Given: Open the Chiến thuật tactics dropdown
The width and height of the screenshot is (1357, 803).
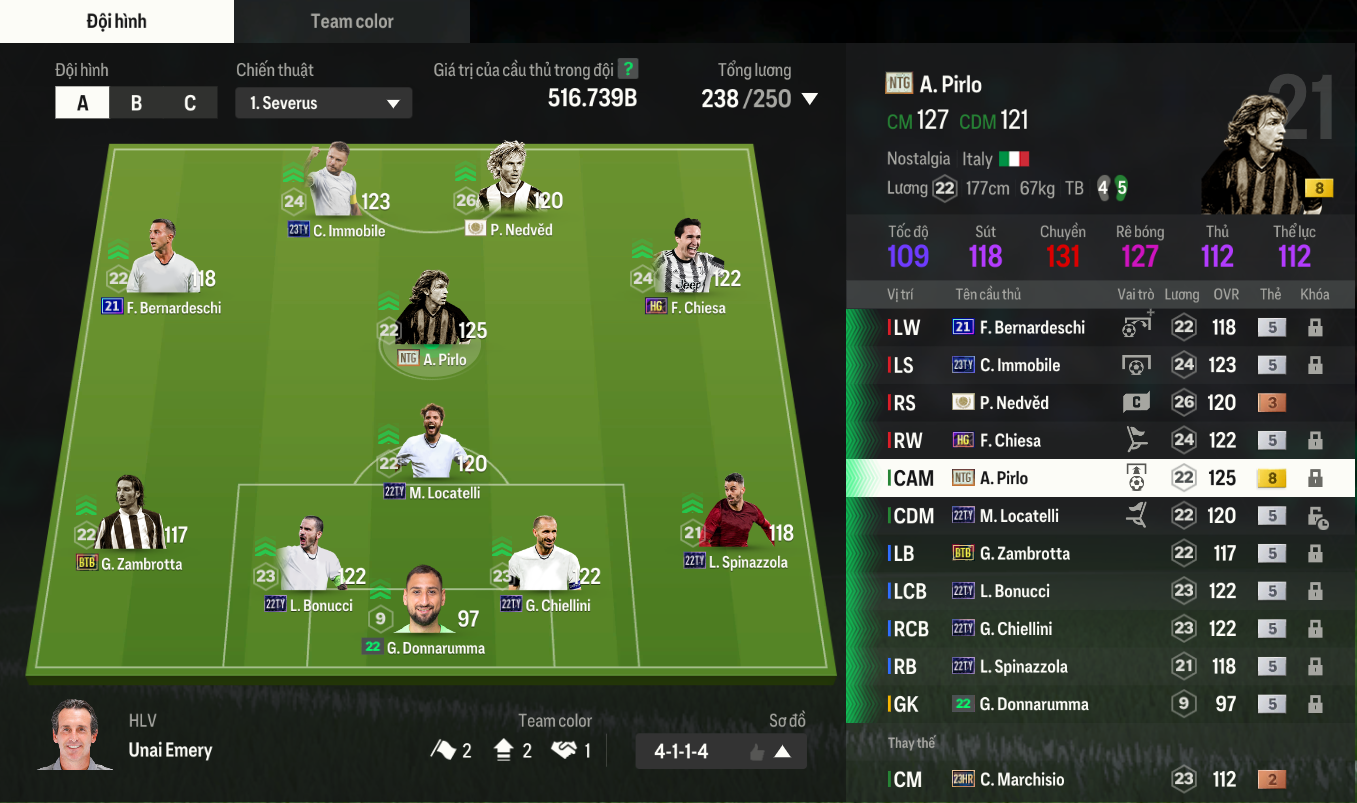Looking at the screenshot, I should click(x=323, y=103).
